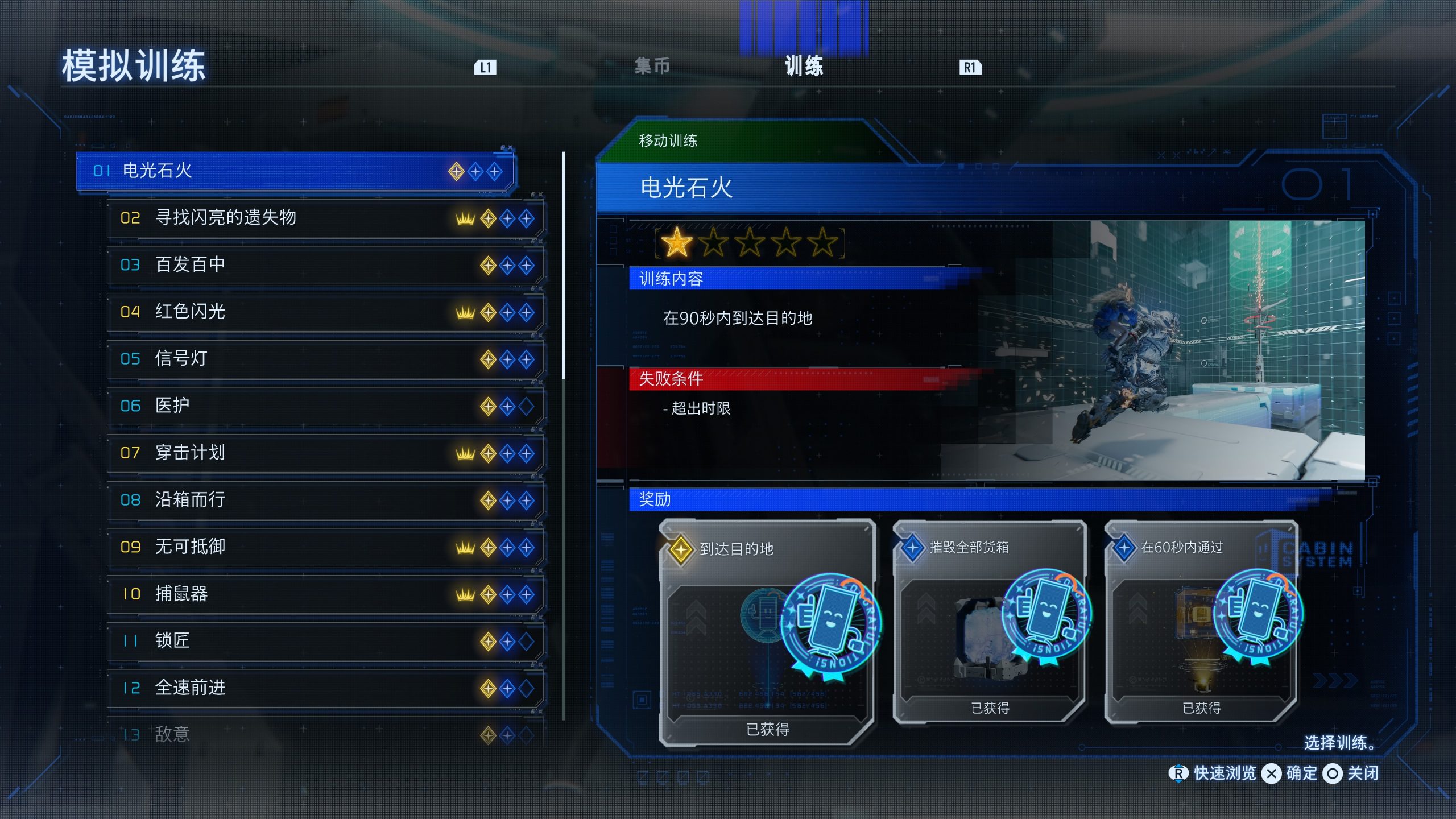Switch to the 集币 tab
This screenshot has width=1456, height=819.
click(x=652, y=66)
